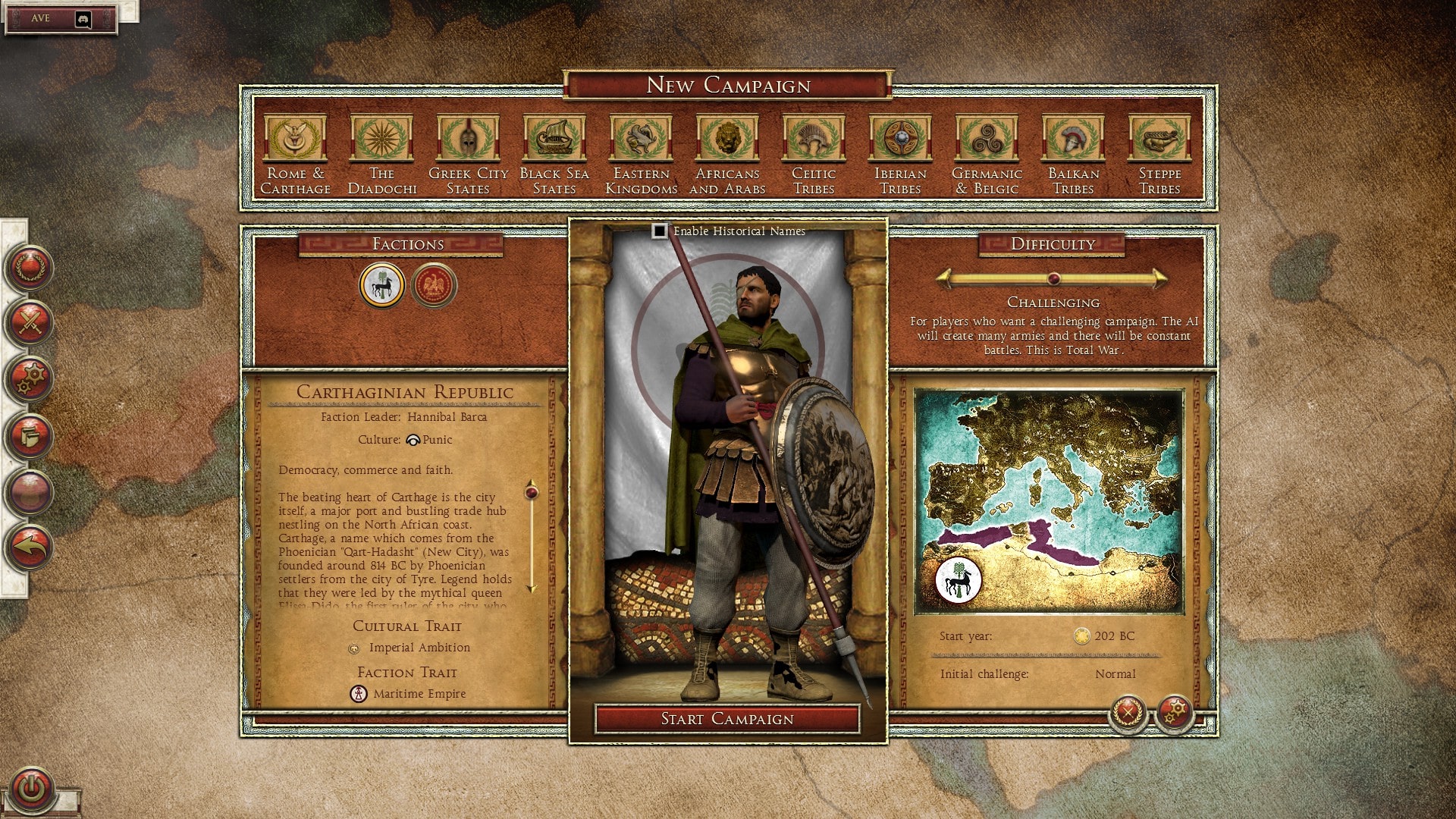This screenshot has height=819, width=1456.
Task: Open the gears settings button in sidebar
Action: 30,378
